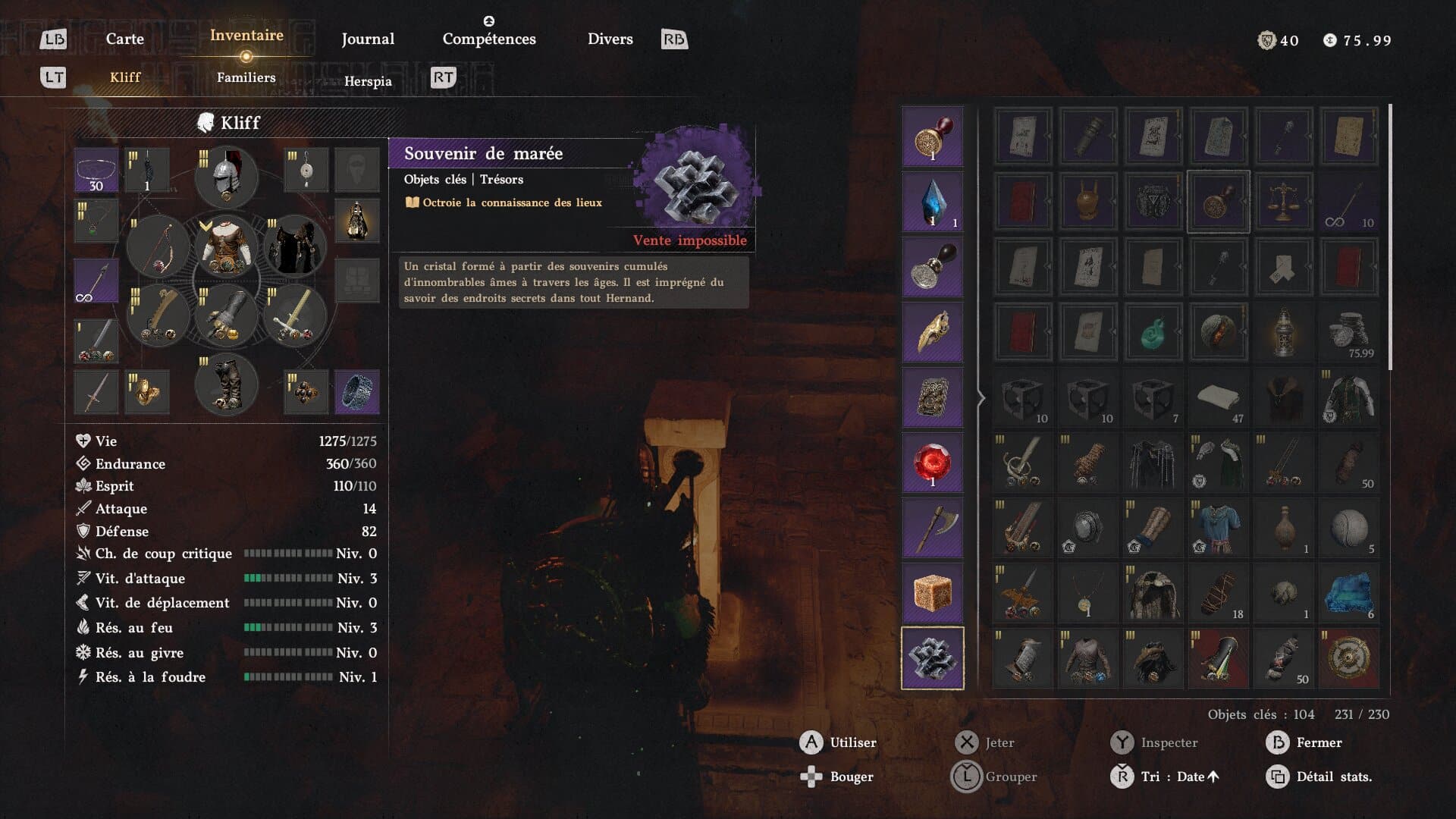Choose the axe key item slot

(x=932, y=528)
